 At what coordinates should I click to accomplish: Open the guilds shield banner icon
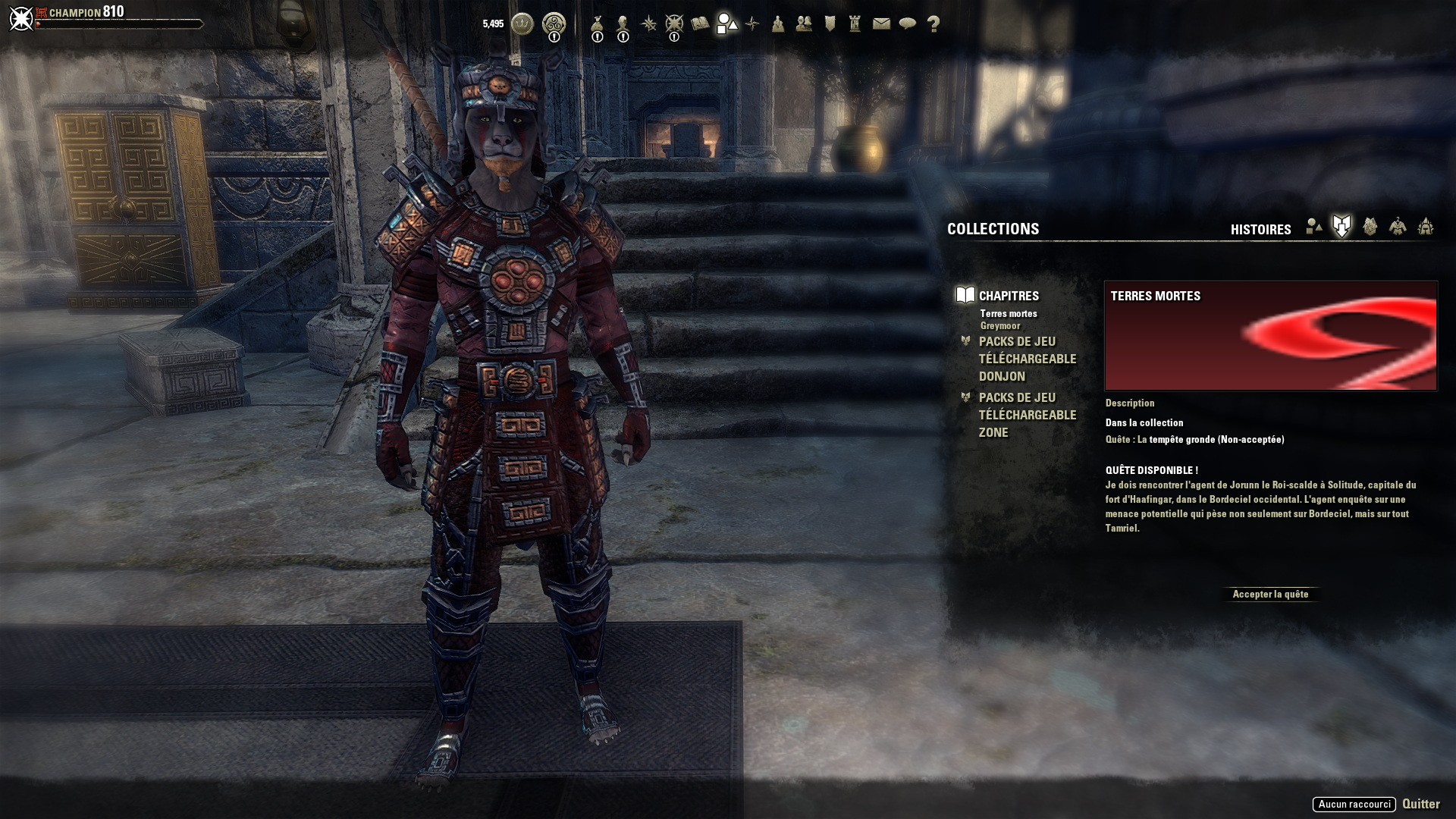point(830,24)
